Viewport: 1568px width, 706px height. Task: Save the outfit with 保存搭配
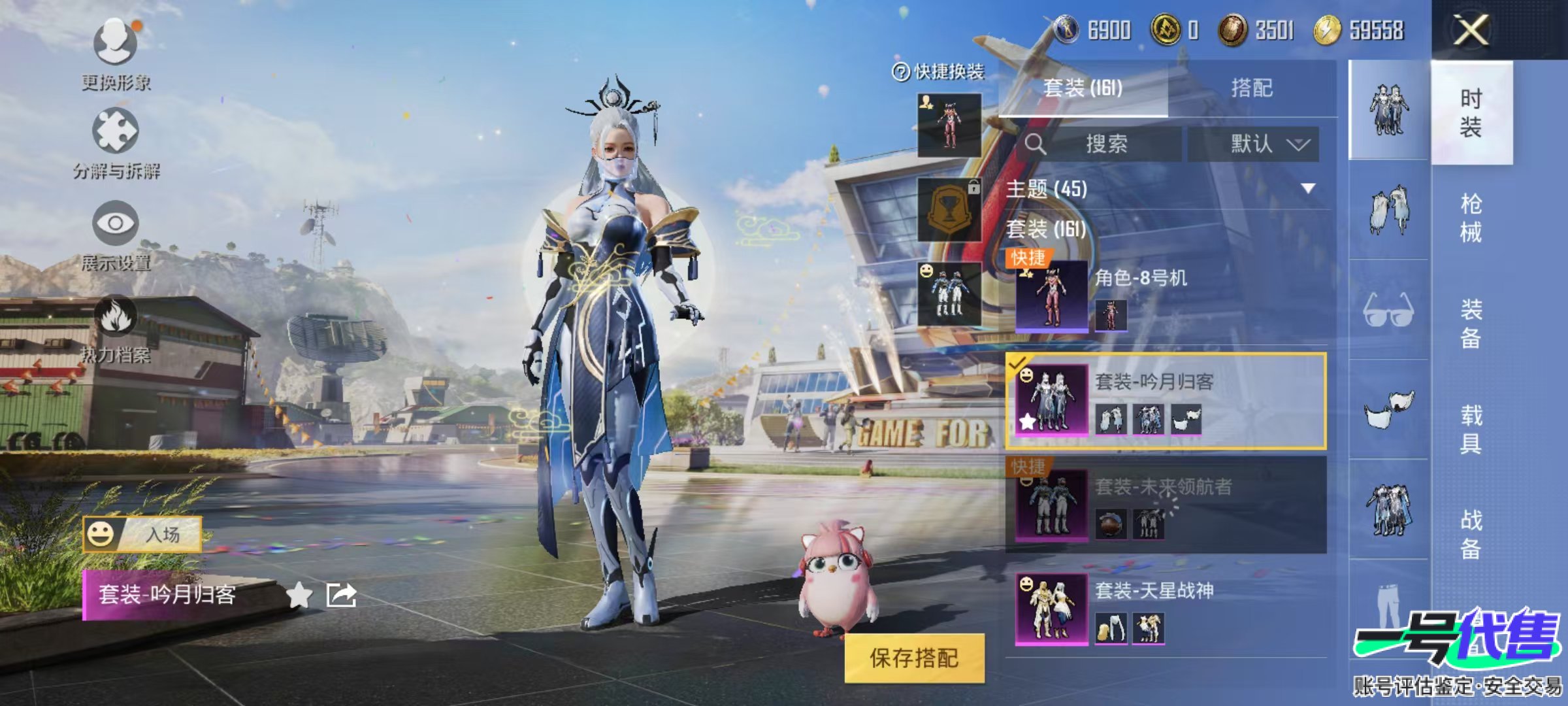pyautogui.click(x=913, y=658)
